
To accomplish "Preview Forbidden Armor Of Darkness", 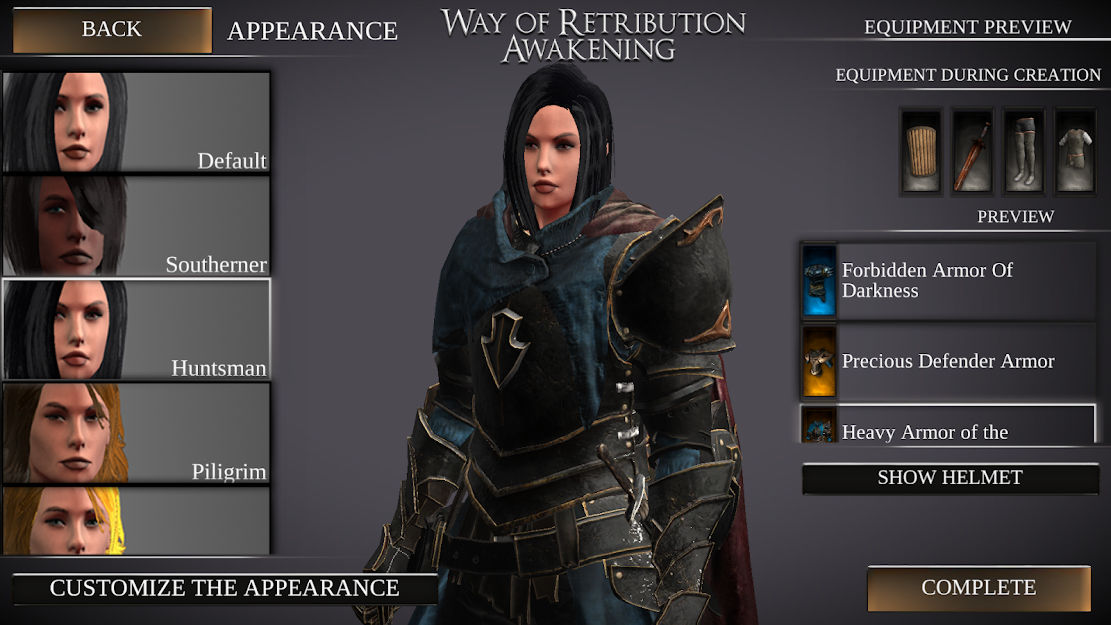I will 948,281.
